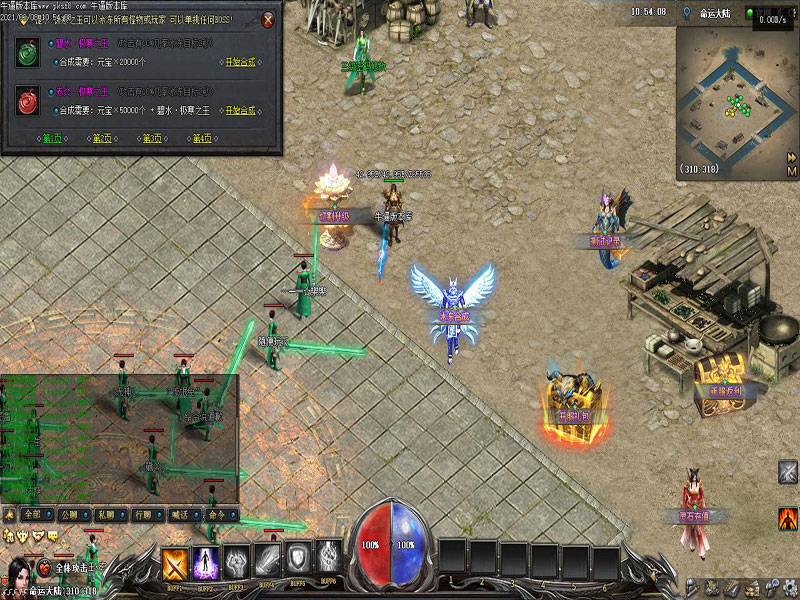800x600 pixels.
Task: Activate the BUFF1 crossed-swords skill
Action: (x=176, y=563)
